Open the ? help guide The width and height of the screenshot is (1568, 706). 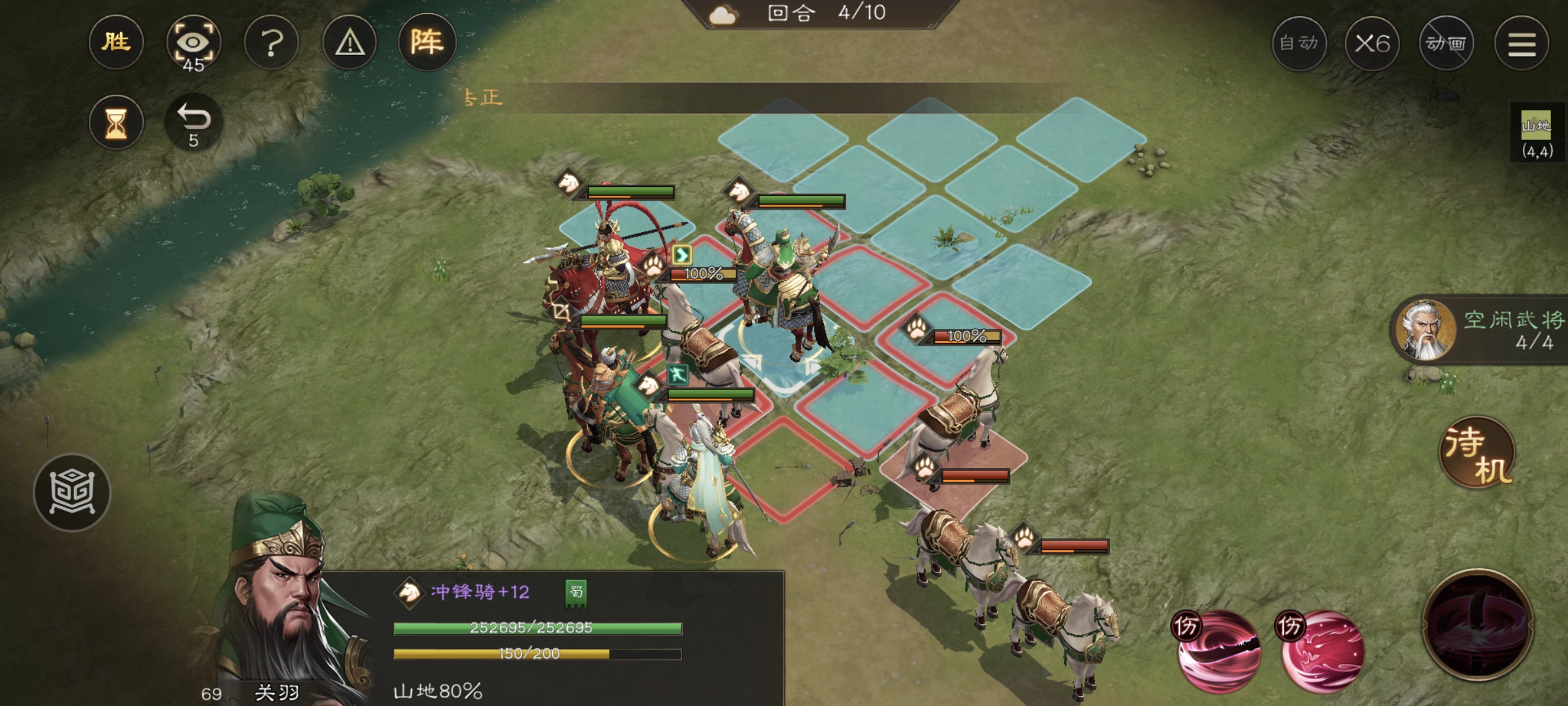coord(272,42)
